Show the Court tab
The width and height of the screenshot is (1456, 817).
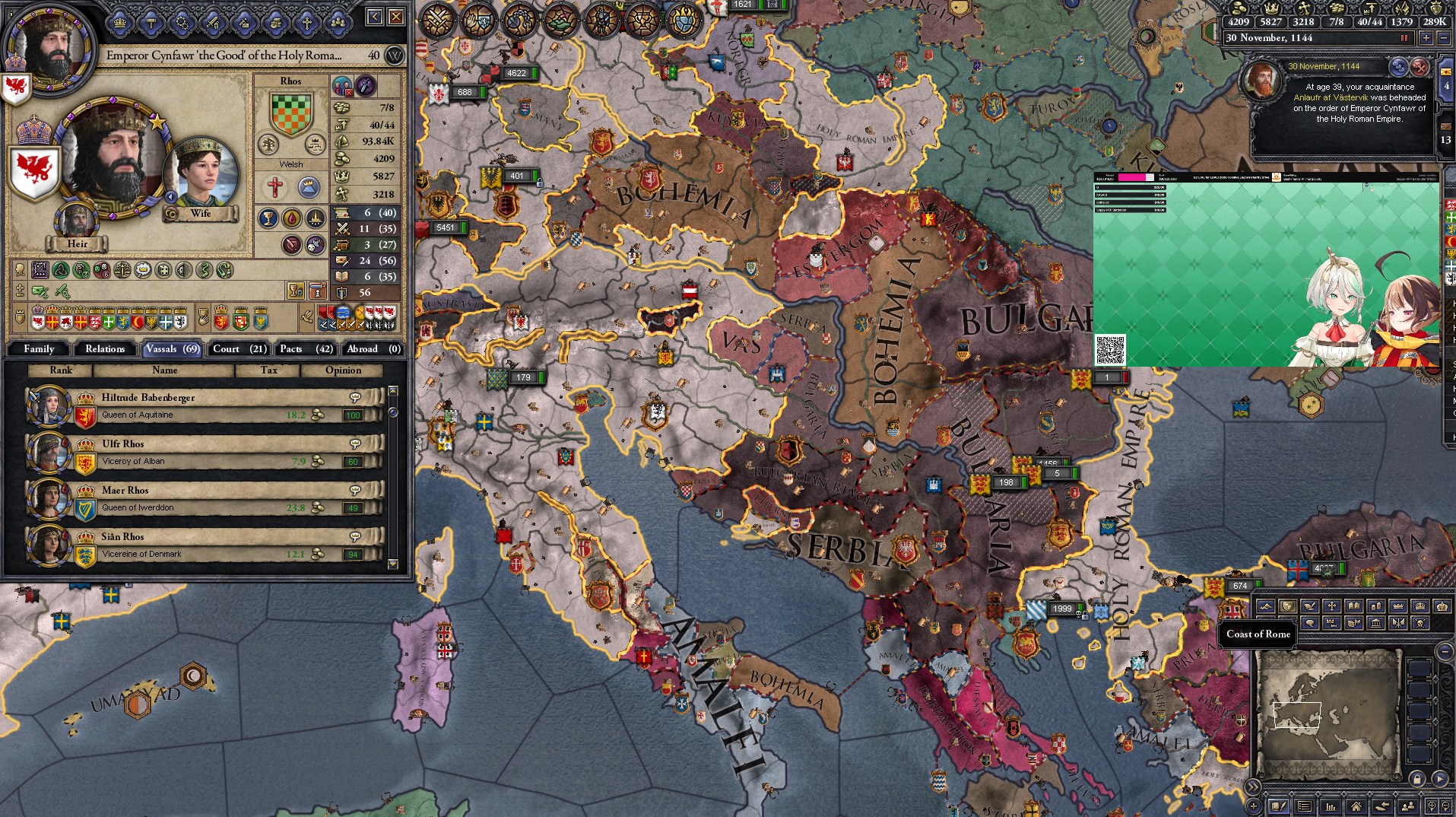(x=239, y=349)
